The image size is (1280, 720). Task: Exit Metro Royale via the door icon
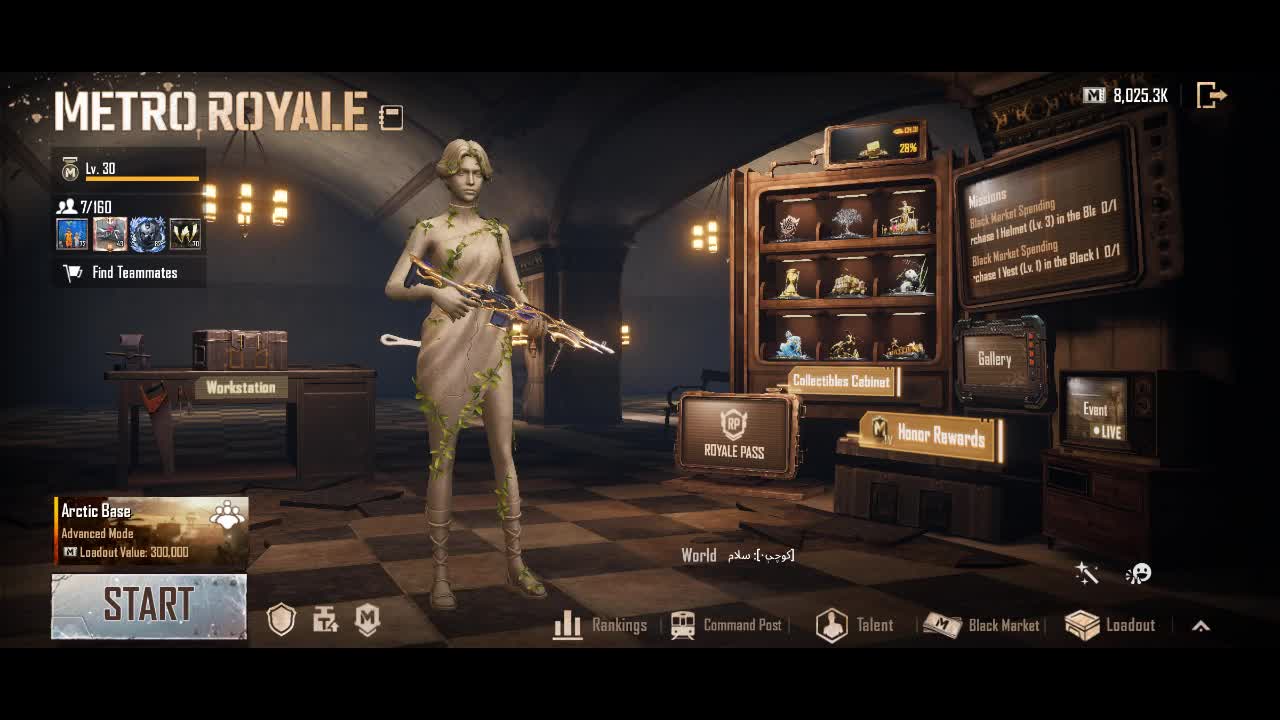click(x=1211, y=96)
